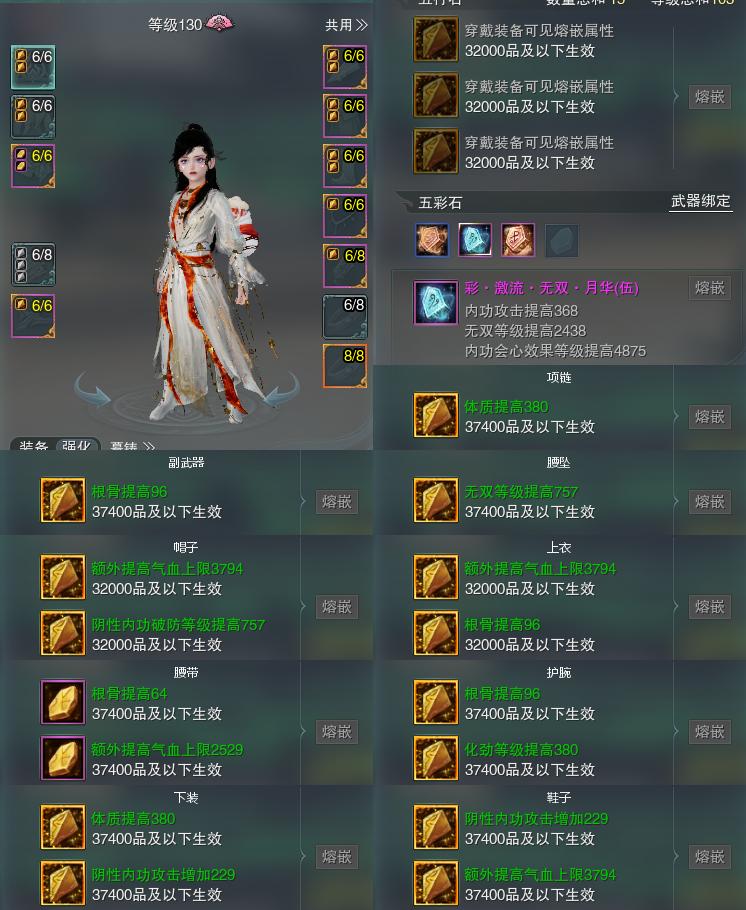This screenshot has height=910, width=746.
Task: Open the 共用 shared panel
Action: [x=346, y=25]
